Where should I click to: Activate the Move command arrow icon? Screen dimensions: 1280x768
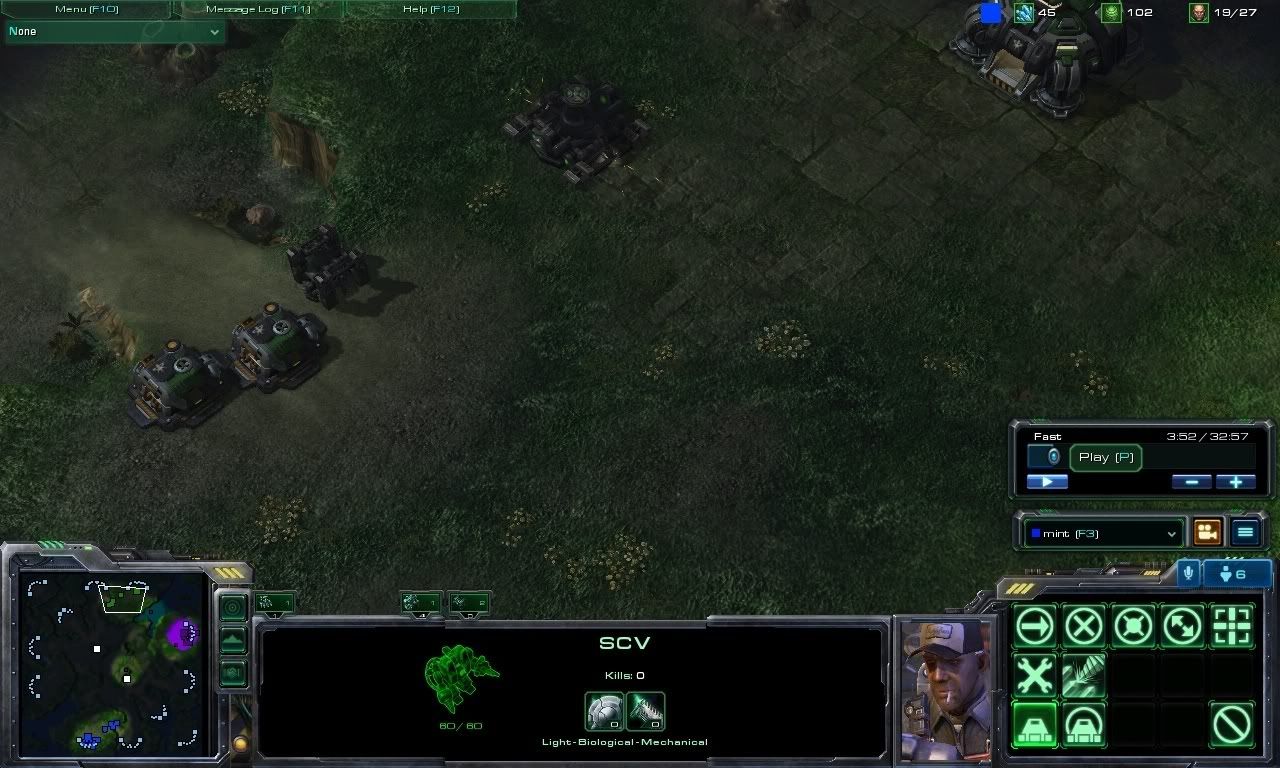coord(1035,627)
